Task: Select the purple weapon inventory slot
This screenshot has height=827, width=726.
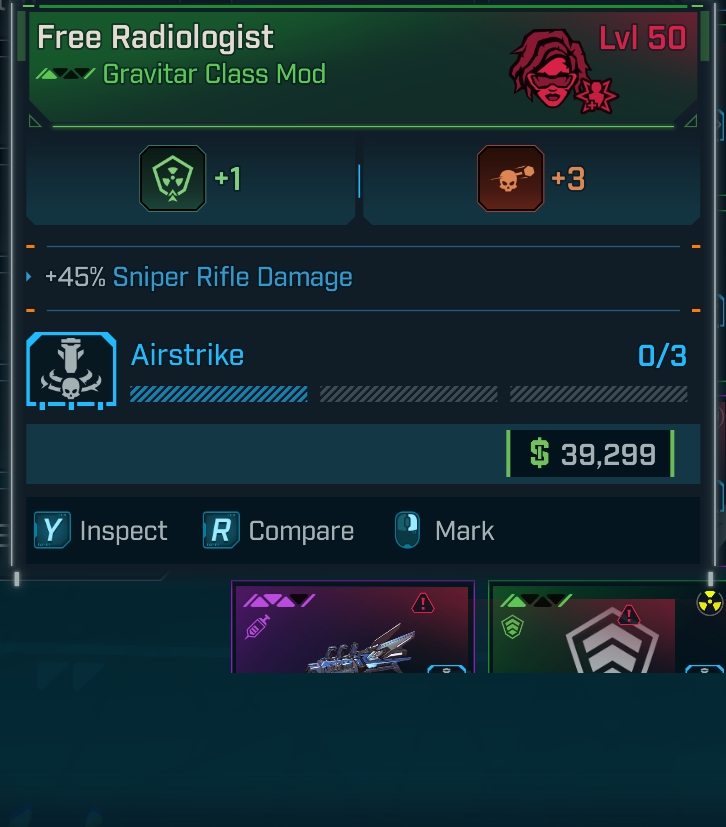Action: [x=352, y=629]
